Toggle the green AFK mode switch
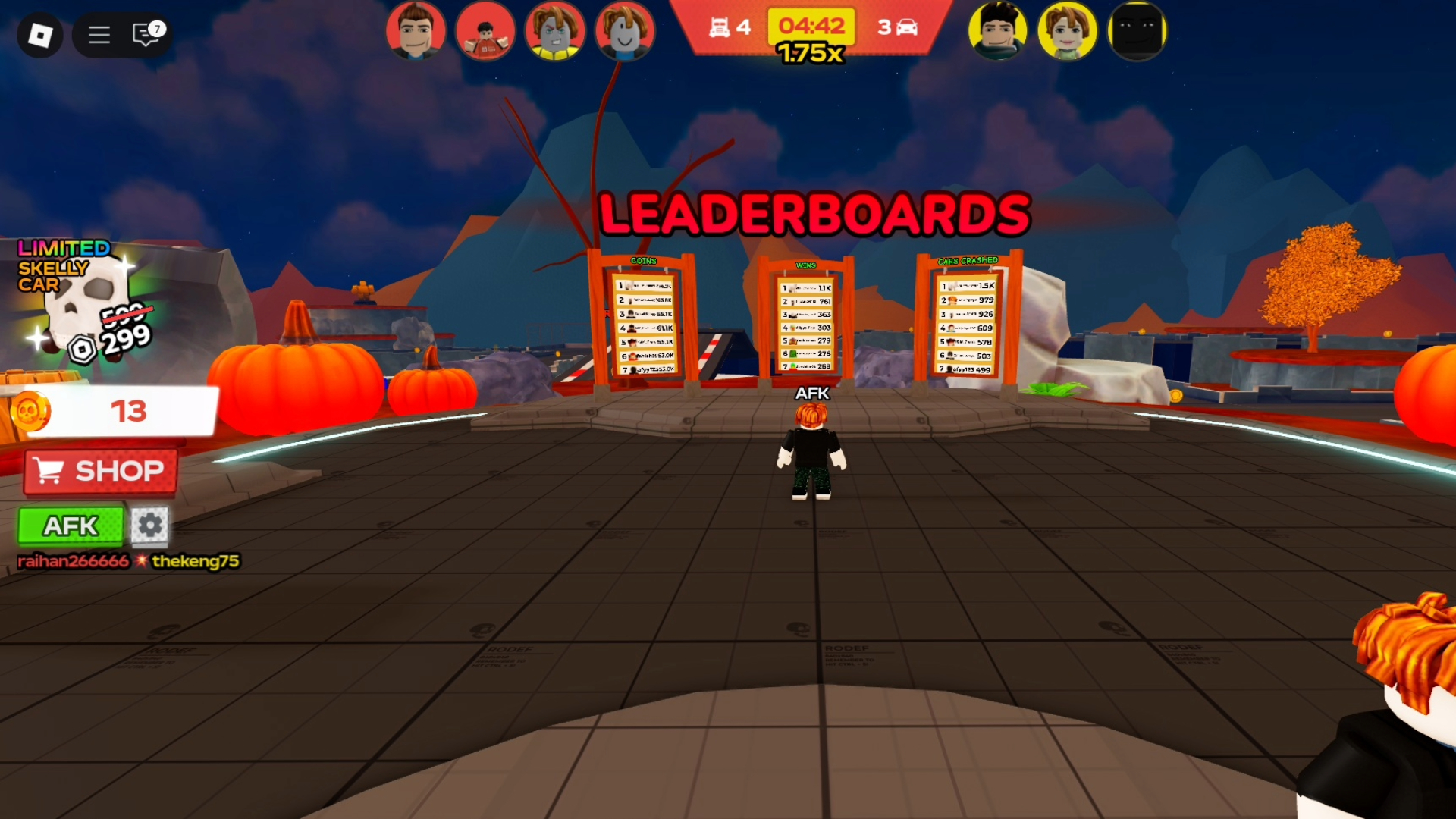Image resolution: width=1456 pixels, height=819 pixels. tap(71, 526)
